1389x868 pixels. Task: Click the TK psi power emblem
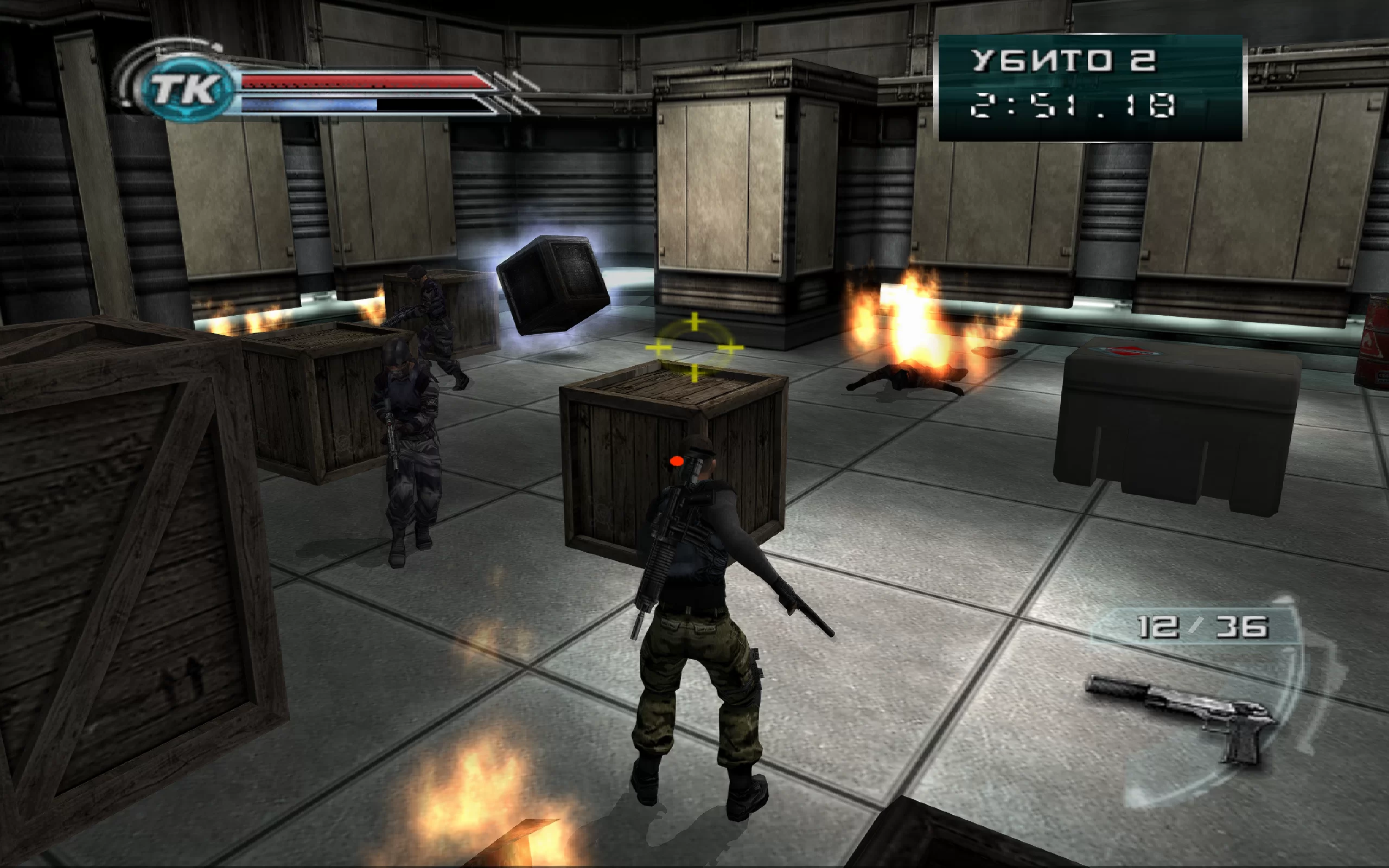(x=186, y=89)
